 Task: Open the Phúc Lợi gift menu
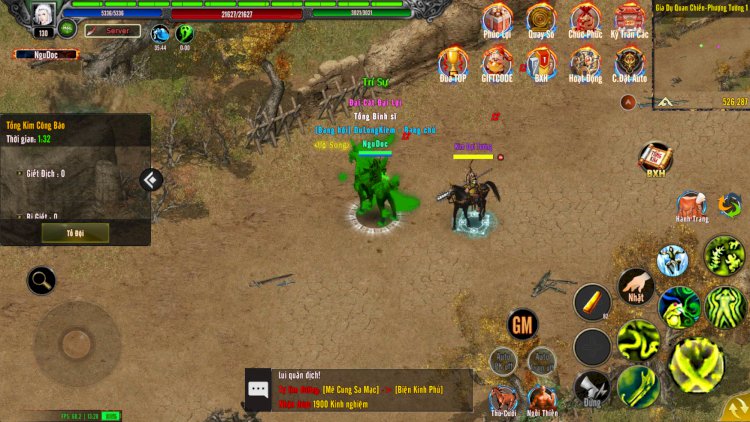(x=497, y=19)
